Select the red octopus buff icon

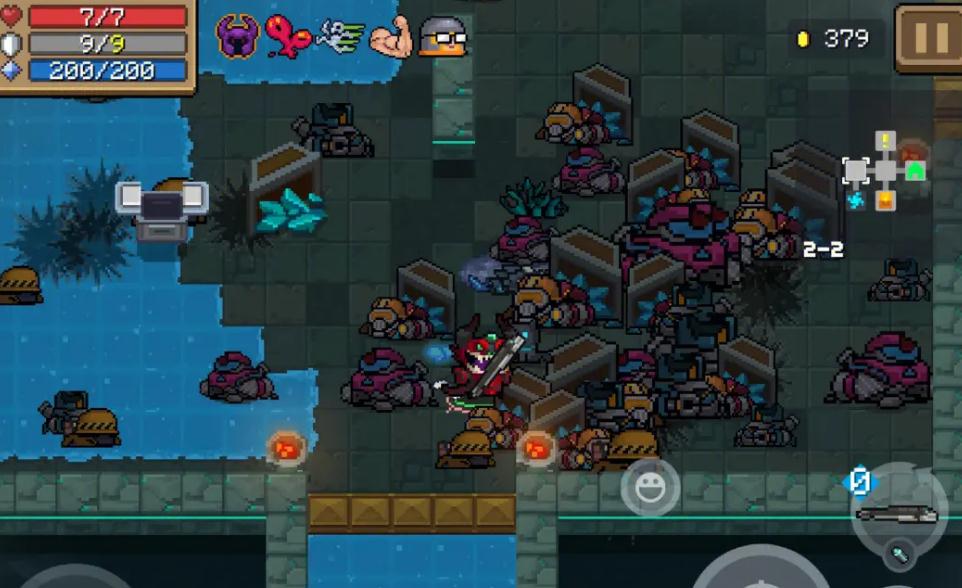[288, 36]
